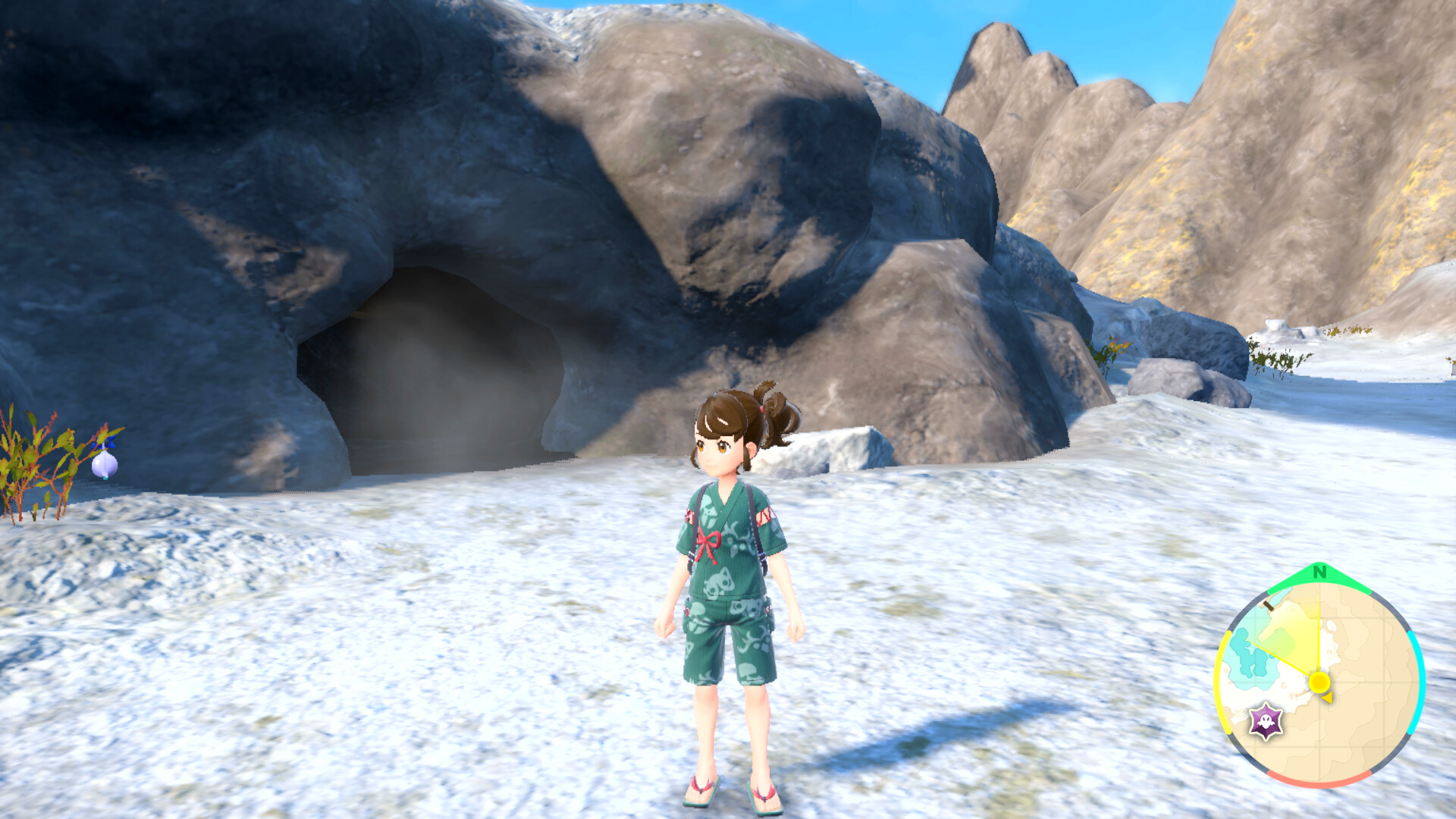Click the yellow player position dot on minimap
The width and height of the screenshot is (1456, 819).
[x=1319, y=682]
